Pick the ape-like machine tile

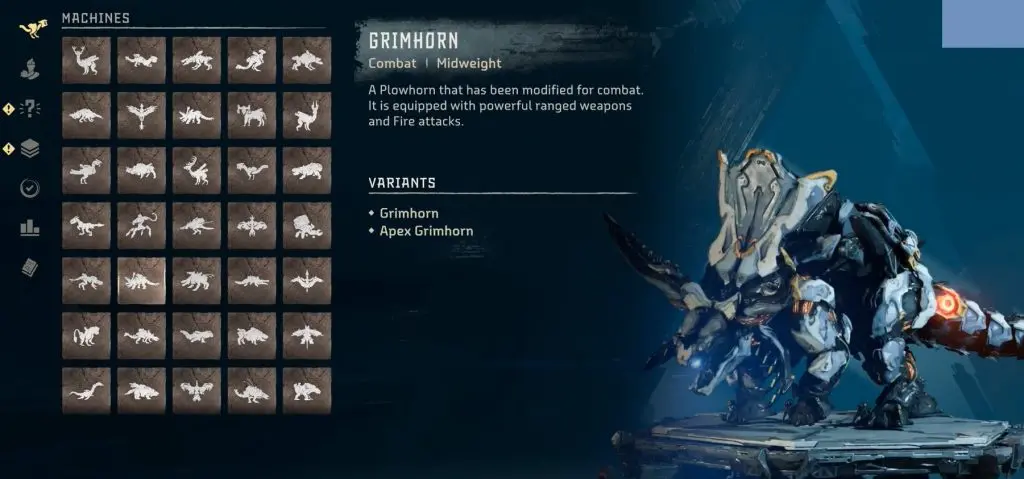[86, 336]
